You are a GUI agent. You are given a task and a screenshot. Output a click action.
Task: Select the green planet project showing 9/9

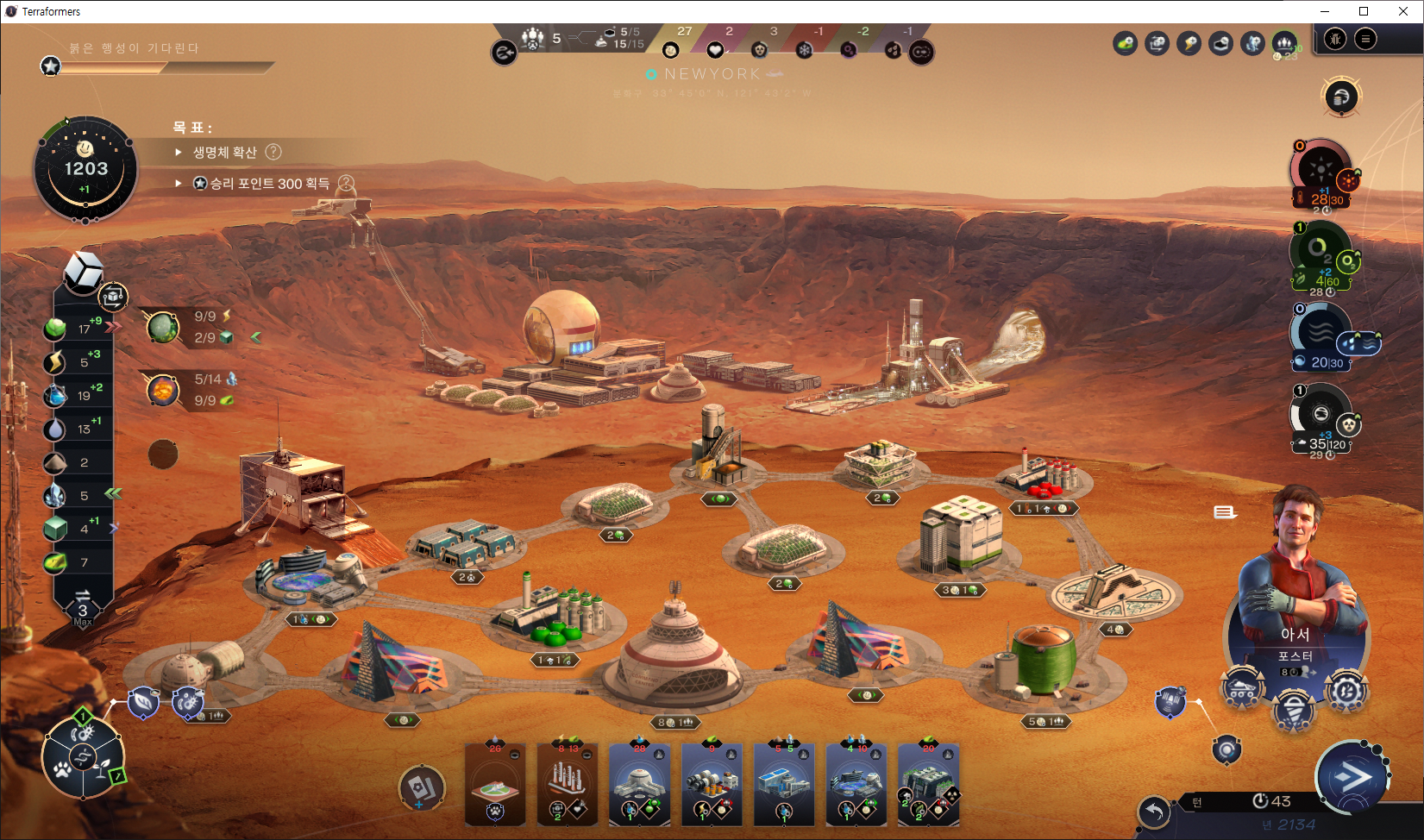tap(162, 328)
